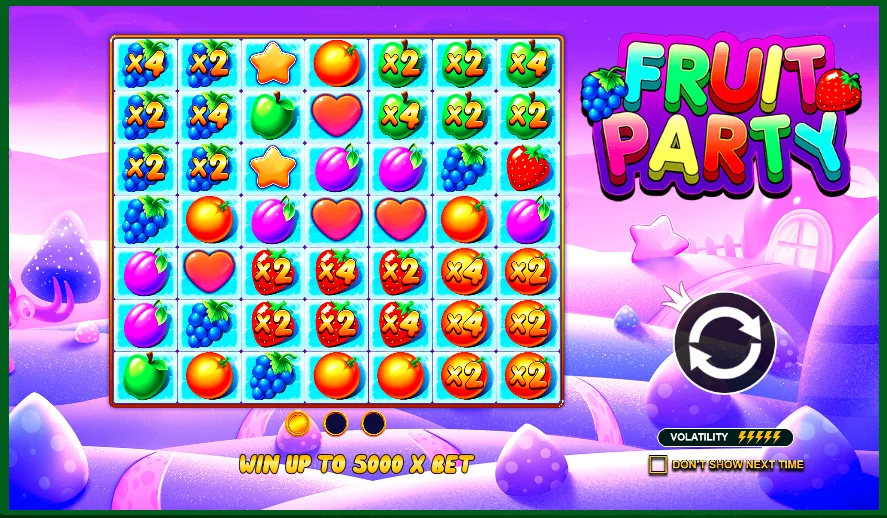Tick the Don't Show Next Time checkbox

pos(657,464)
